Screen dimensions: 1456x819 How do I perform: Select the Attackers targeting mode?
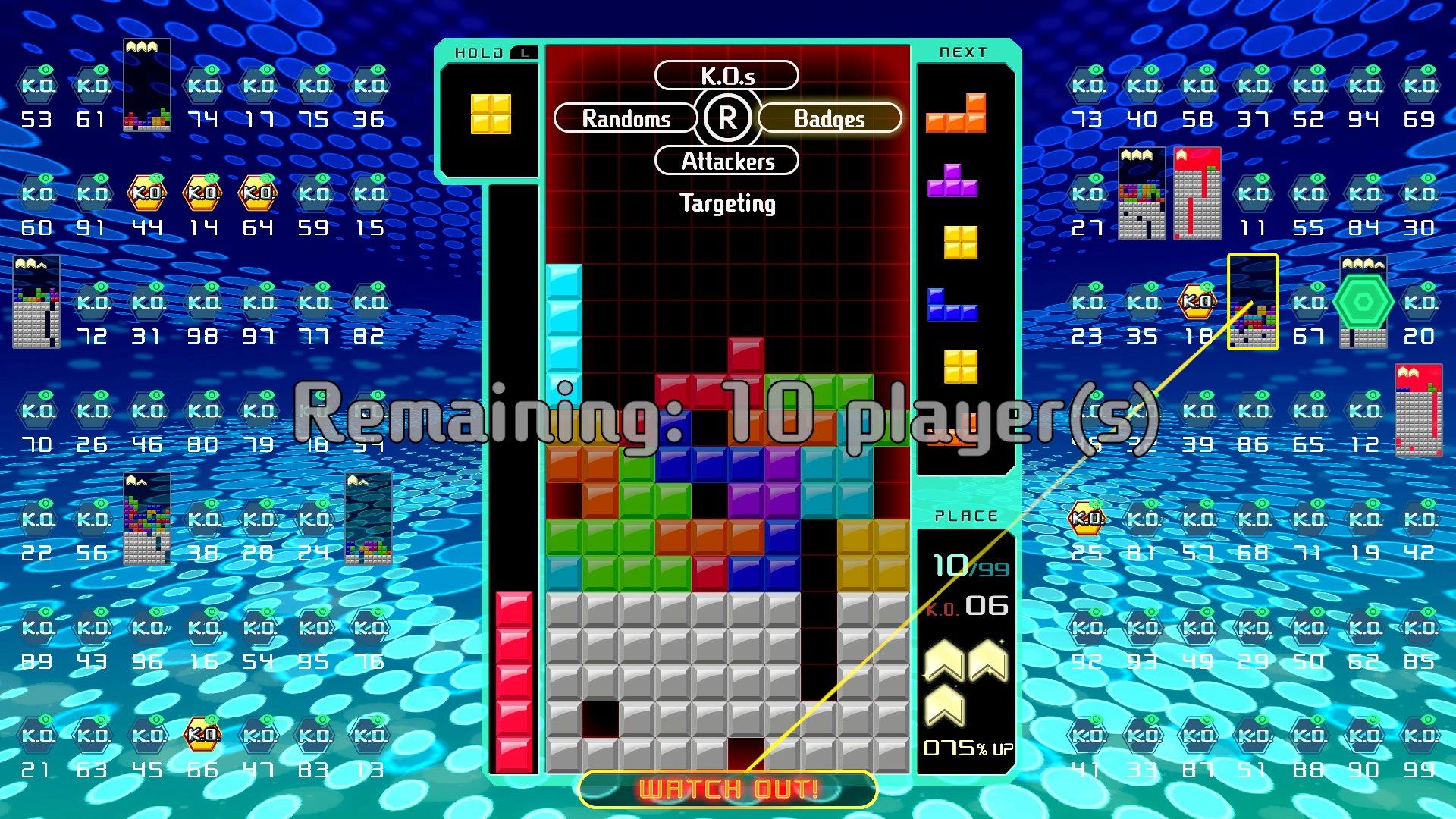pyautogui.click(x=726, y=161)
